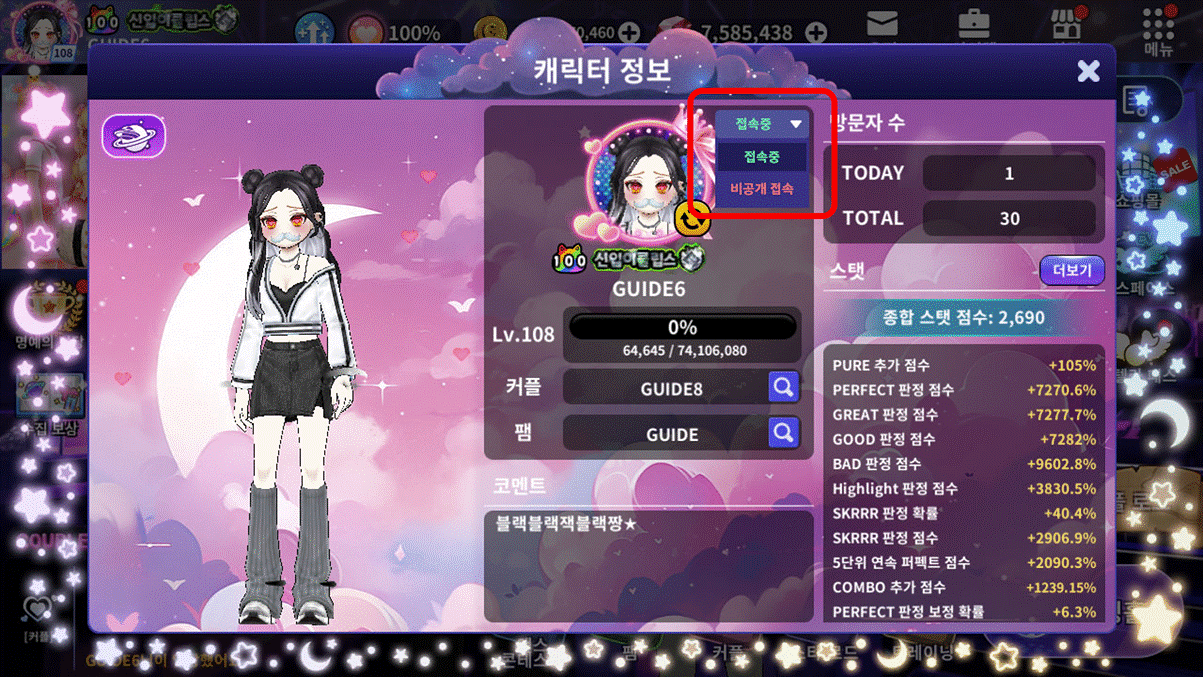Close the character info window
Image resolution: width=1203 pixels, height=677 pixels.
(x=1088, y=70)
